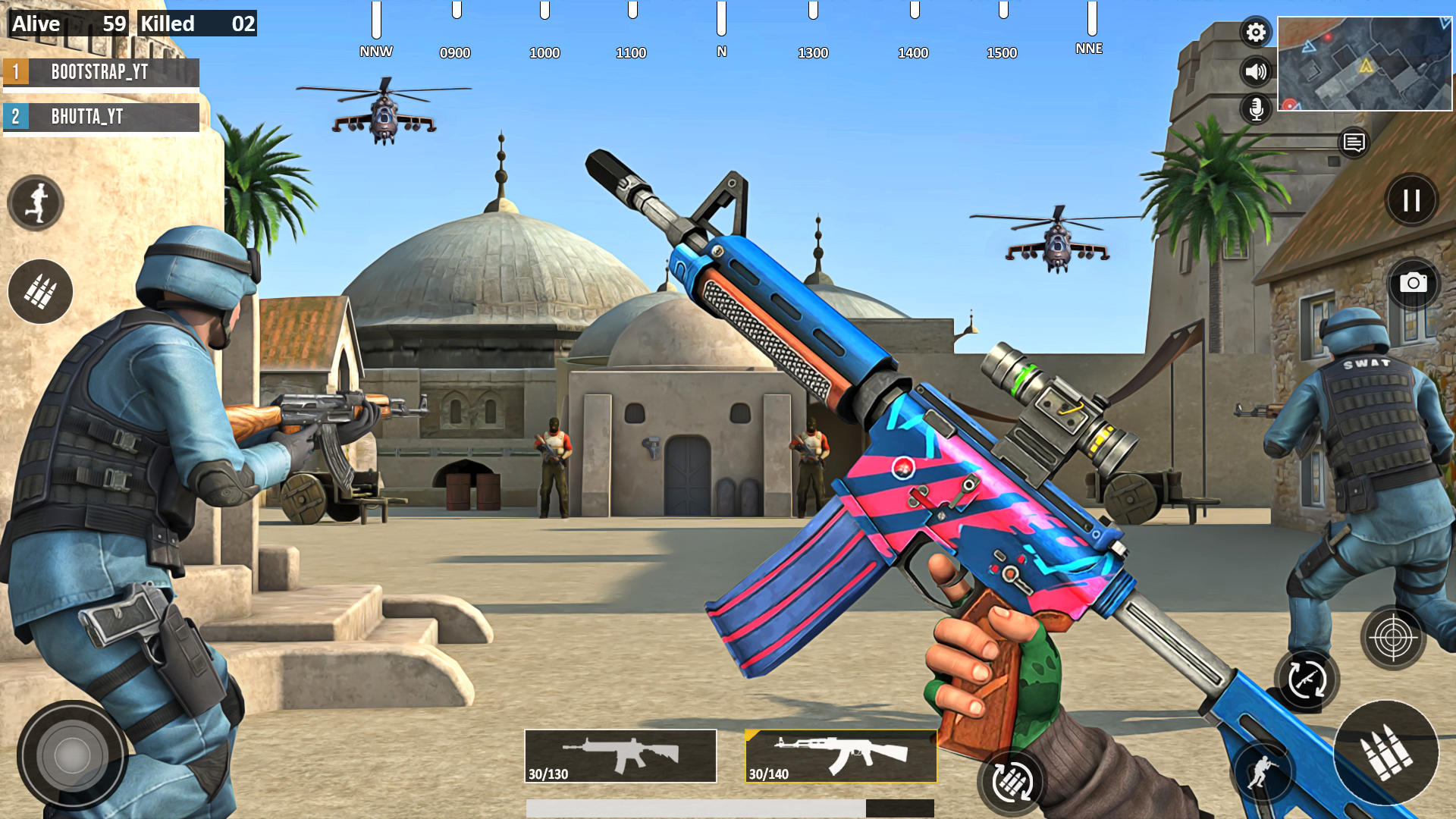Toggle the microphone on or off
This screenshot has height=819, width=1456.
[x=1256, y=108]
